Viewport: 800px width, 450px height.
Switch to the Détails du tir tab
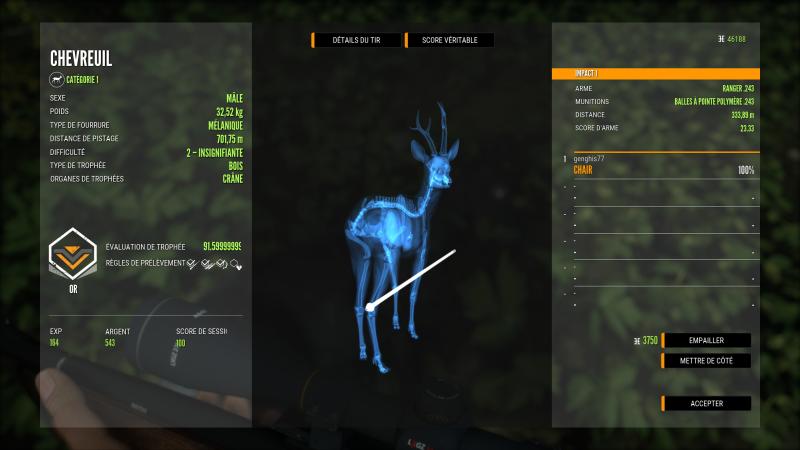[x=357, y=40]
